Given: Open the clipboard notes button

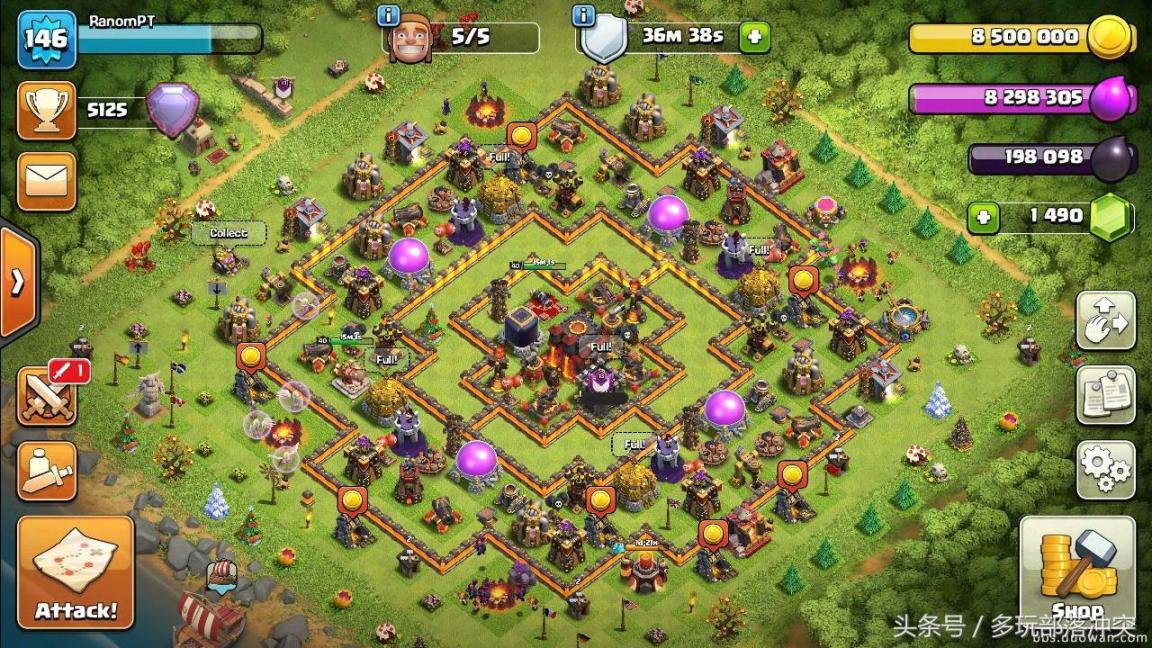Looking at the screenshot, I should pos(1105,394).
